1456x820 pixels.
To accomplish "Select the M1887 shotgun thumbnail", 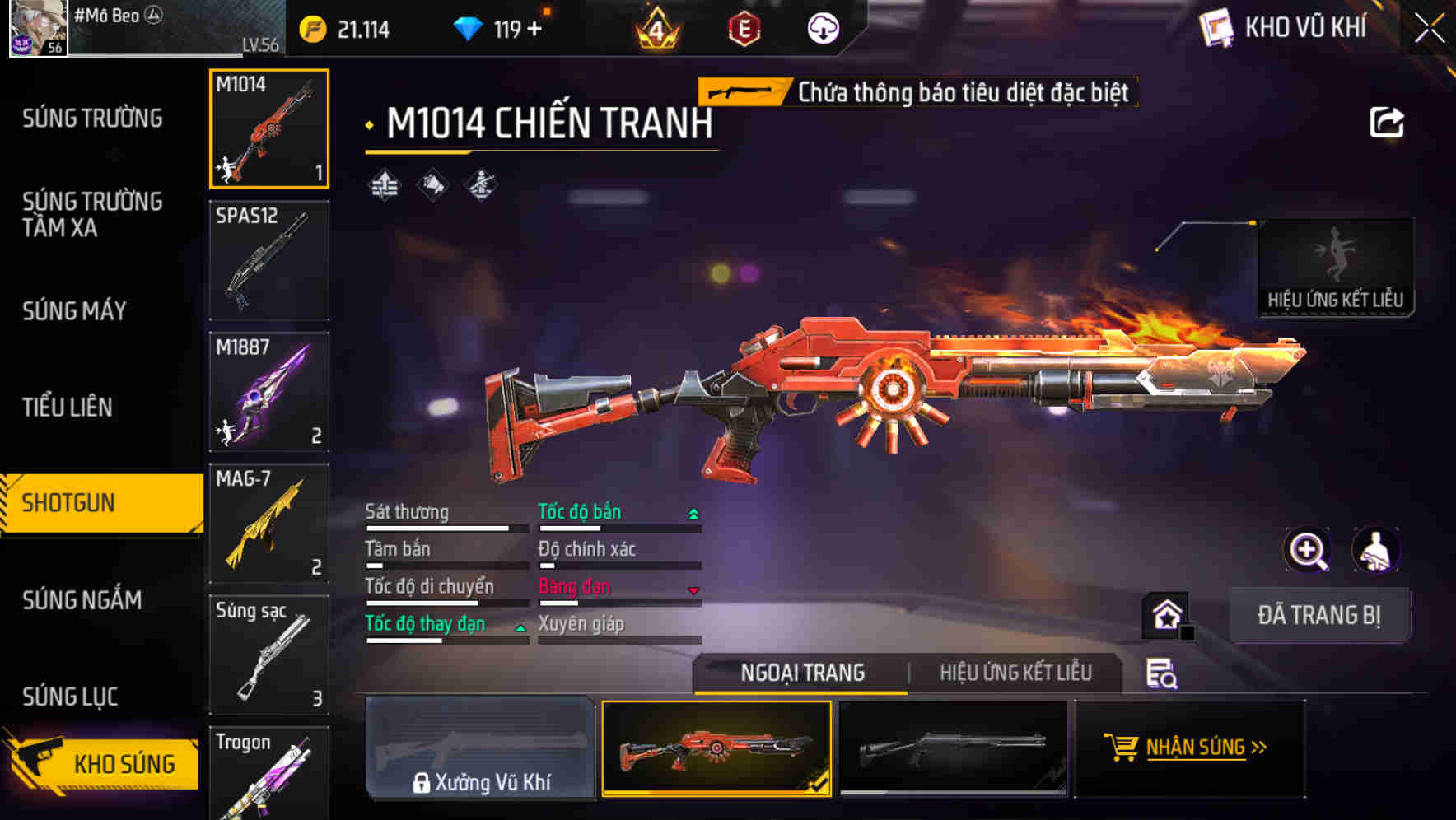I will coord(268,392).
